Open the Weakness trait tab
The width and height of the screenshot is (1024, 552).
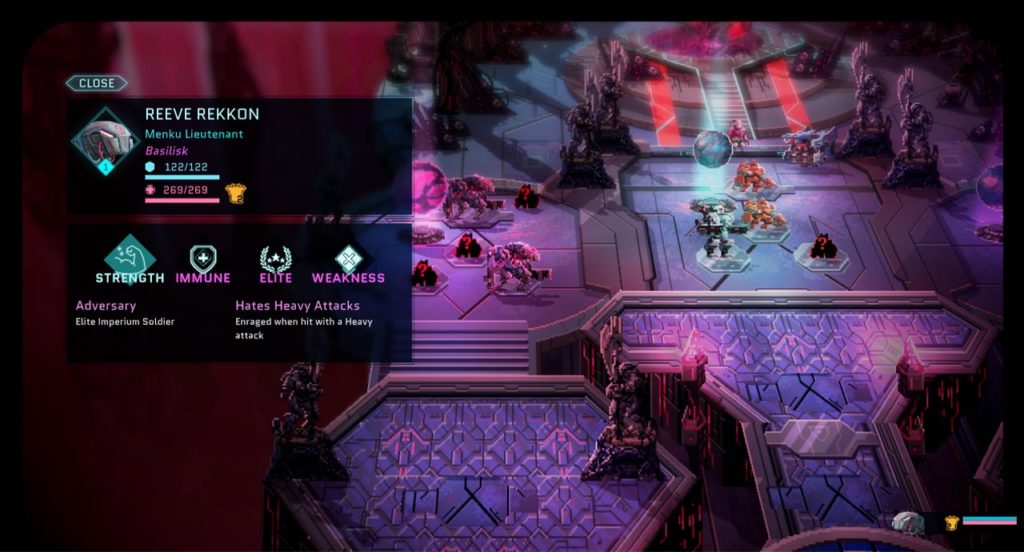348,263
